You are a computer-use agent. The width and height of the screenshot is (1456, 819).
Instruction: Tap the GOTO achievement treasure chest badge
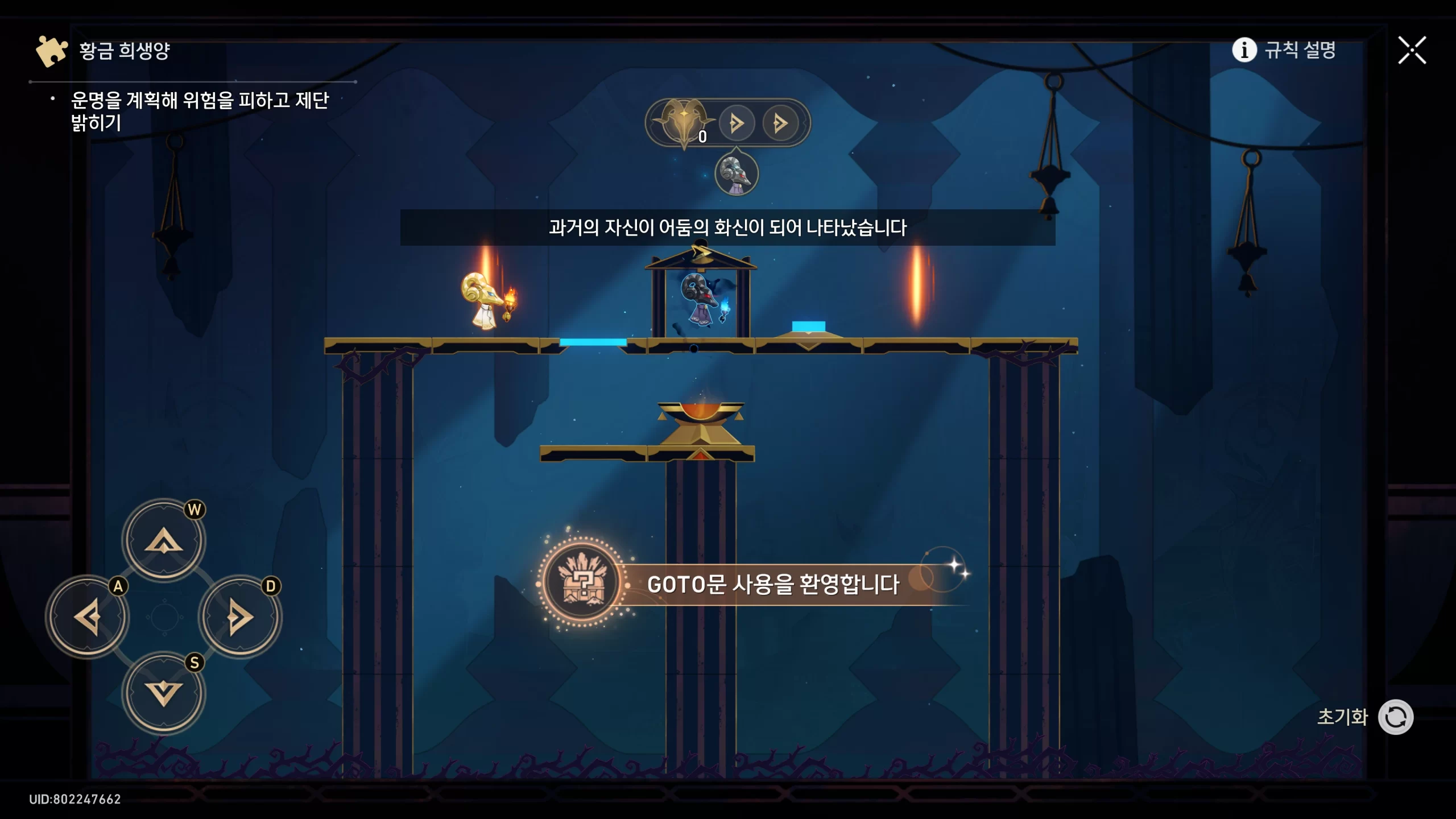(x=582, y=582)
